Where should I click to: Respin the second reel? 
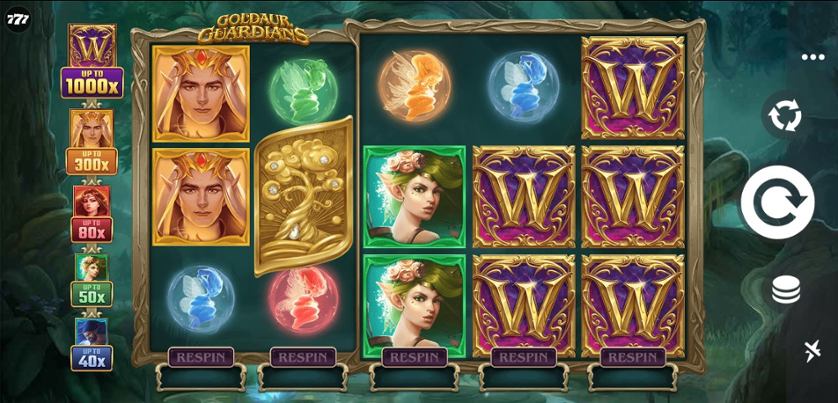click(302, 357)
